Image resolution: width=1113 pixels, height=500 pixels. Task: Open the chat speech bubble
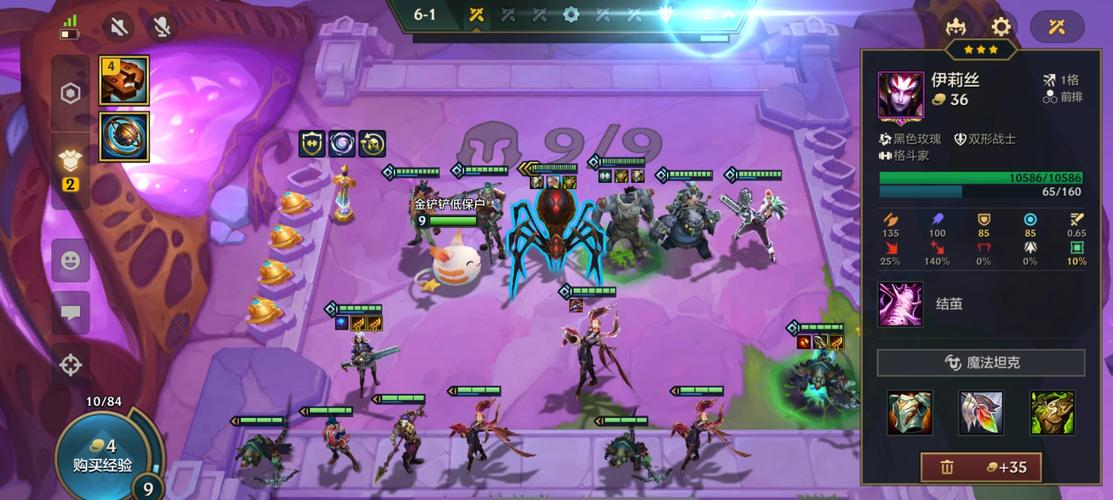click(70, 313)
